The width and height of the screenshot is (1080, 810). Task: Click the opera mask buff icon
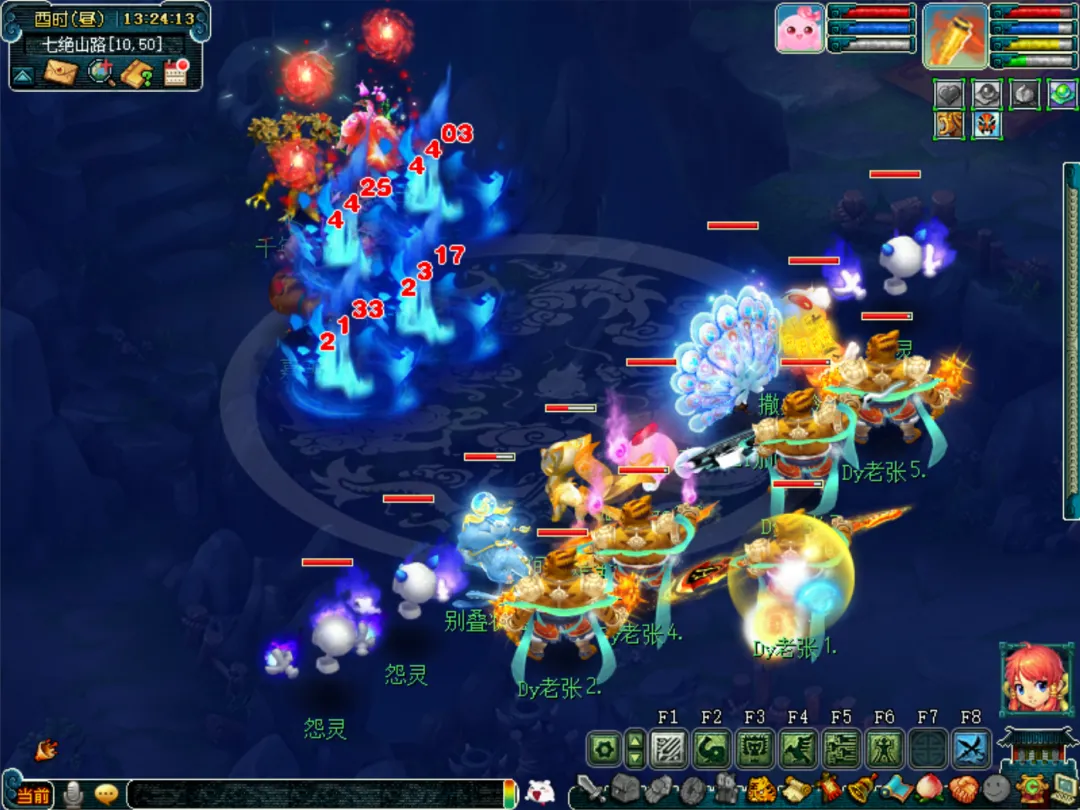988,125
